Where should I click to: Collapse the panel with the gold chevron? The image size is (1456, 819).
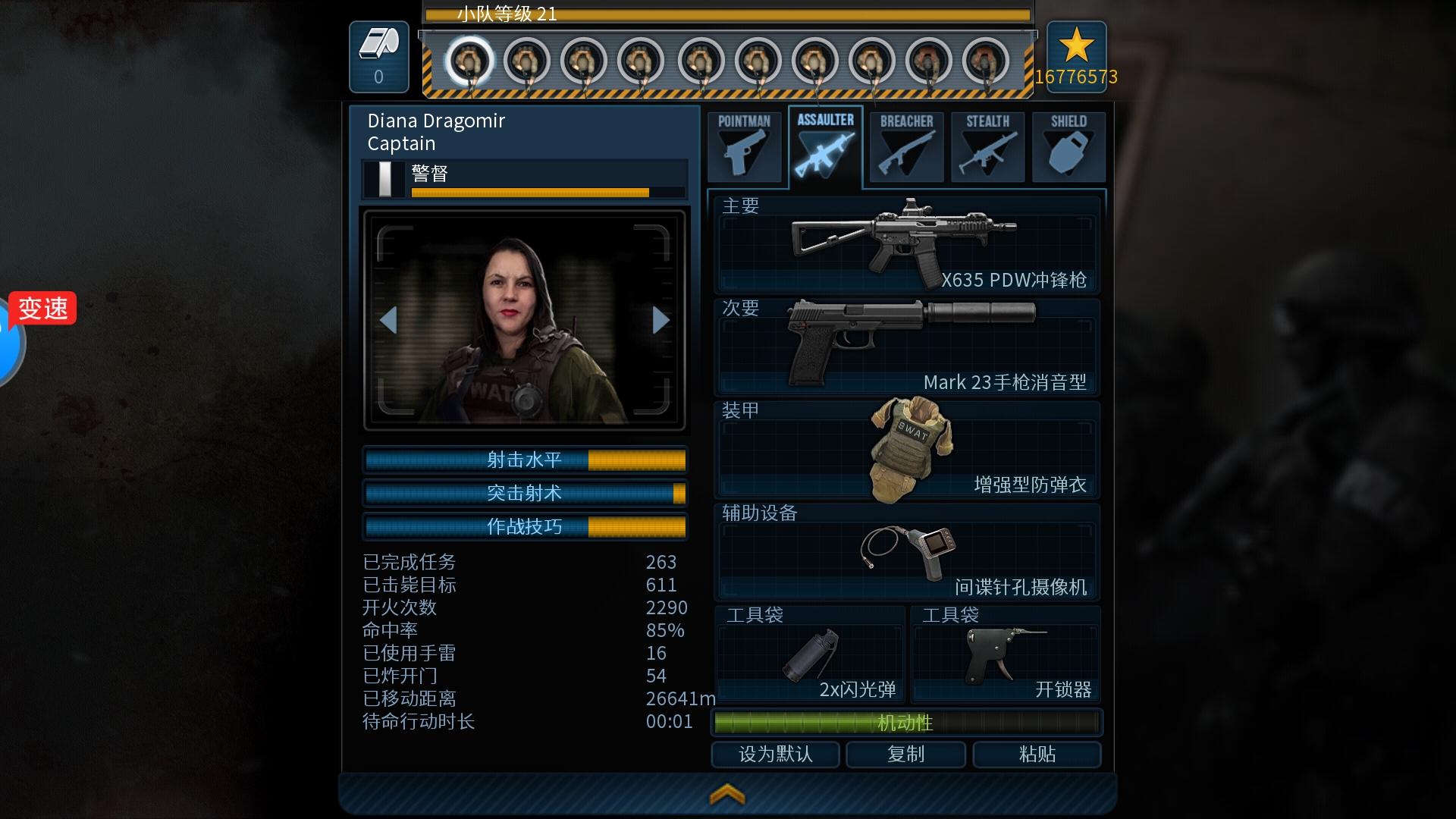(727, 794)
